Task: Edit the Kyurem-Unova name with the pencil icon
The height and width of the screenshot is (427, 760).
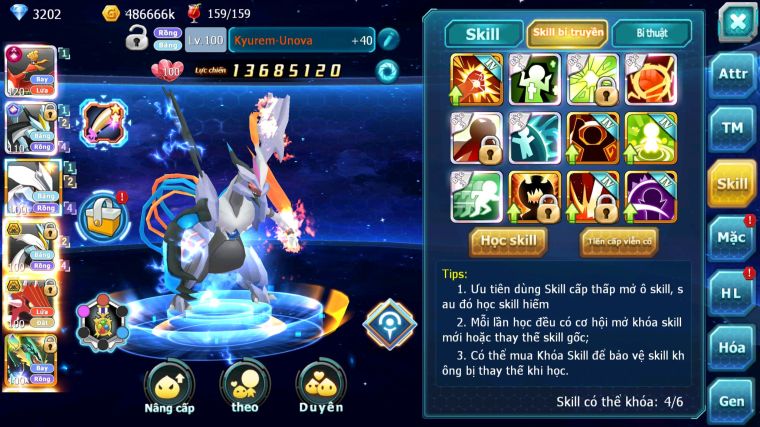Action: click(388, 40)
